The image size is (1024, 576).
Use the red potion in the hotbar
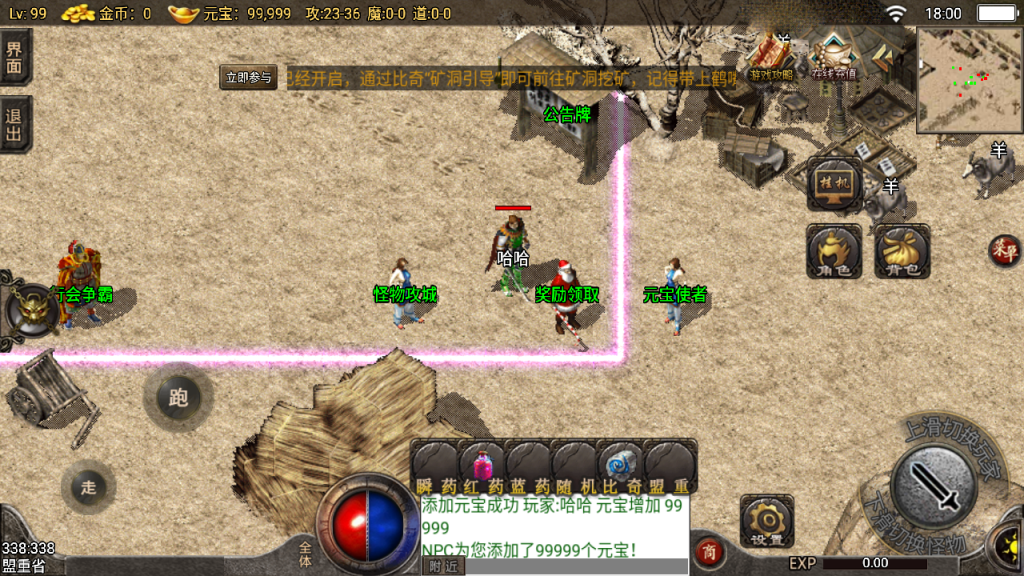pos(482,464)
